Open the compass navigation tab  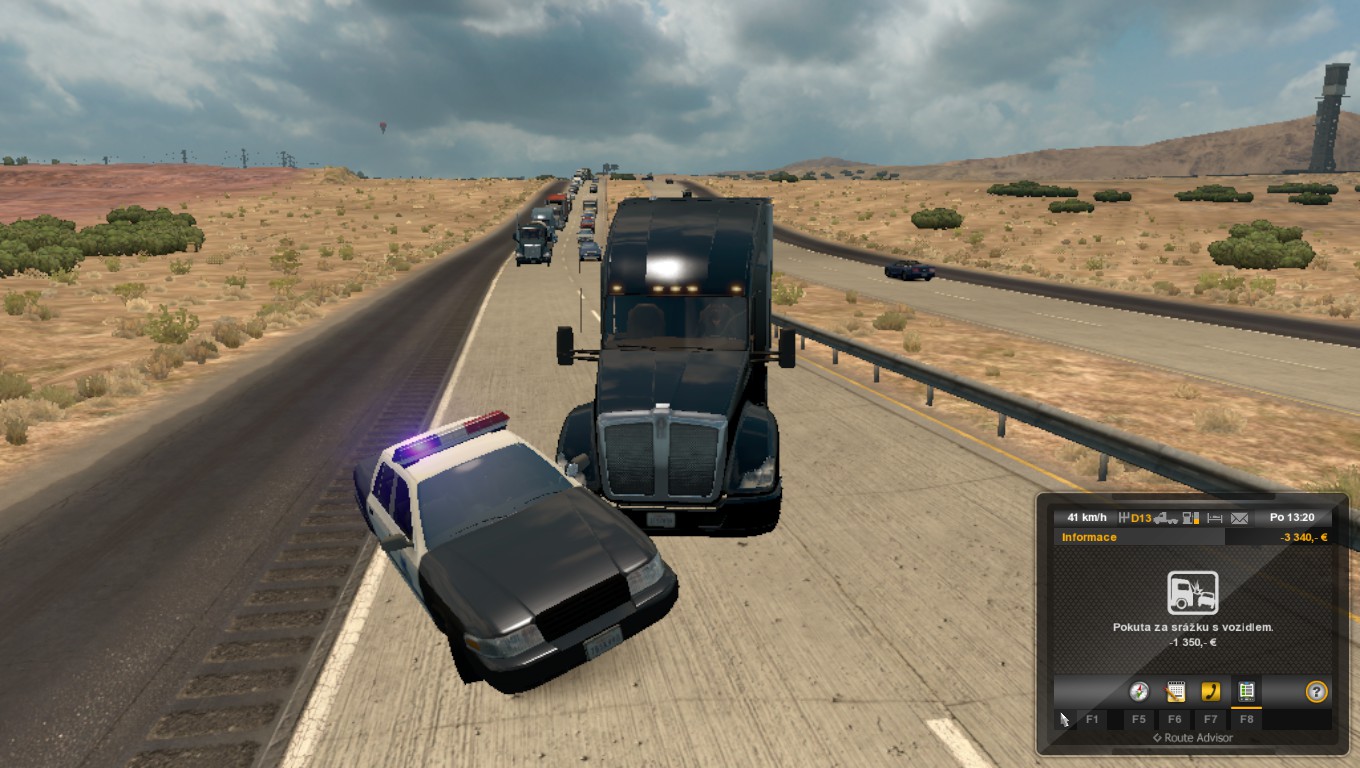click(1138, 691)
